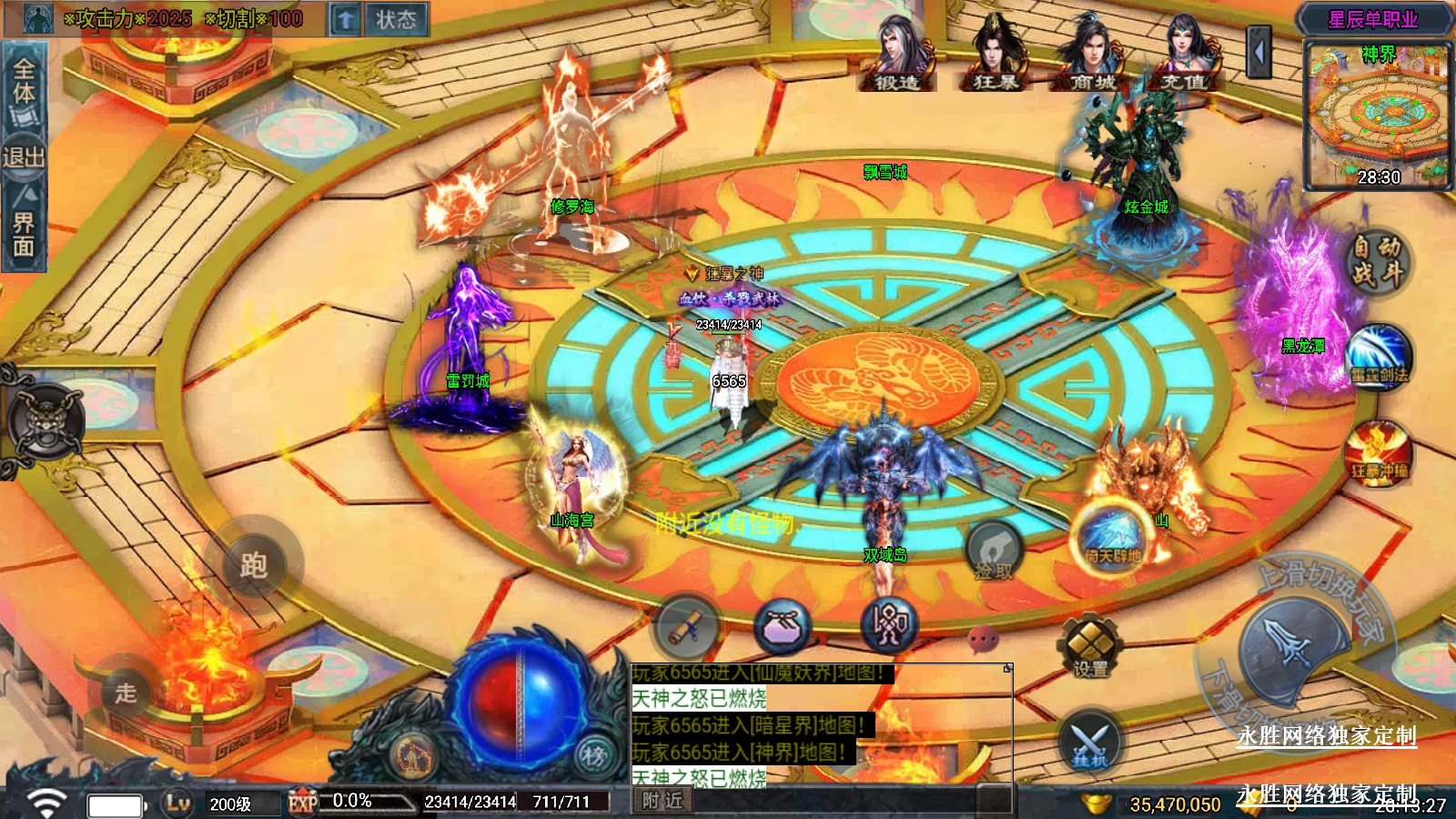1456x819 pixels.
Task: Activate the 雷霆剑法 skill
Action: pyautogui.click(x=1378, y=358)
